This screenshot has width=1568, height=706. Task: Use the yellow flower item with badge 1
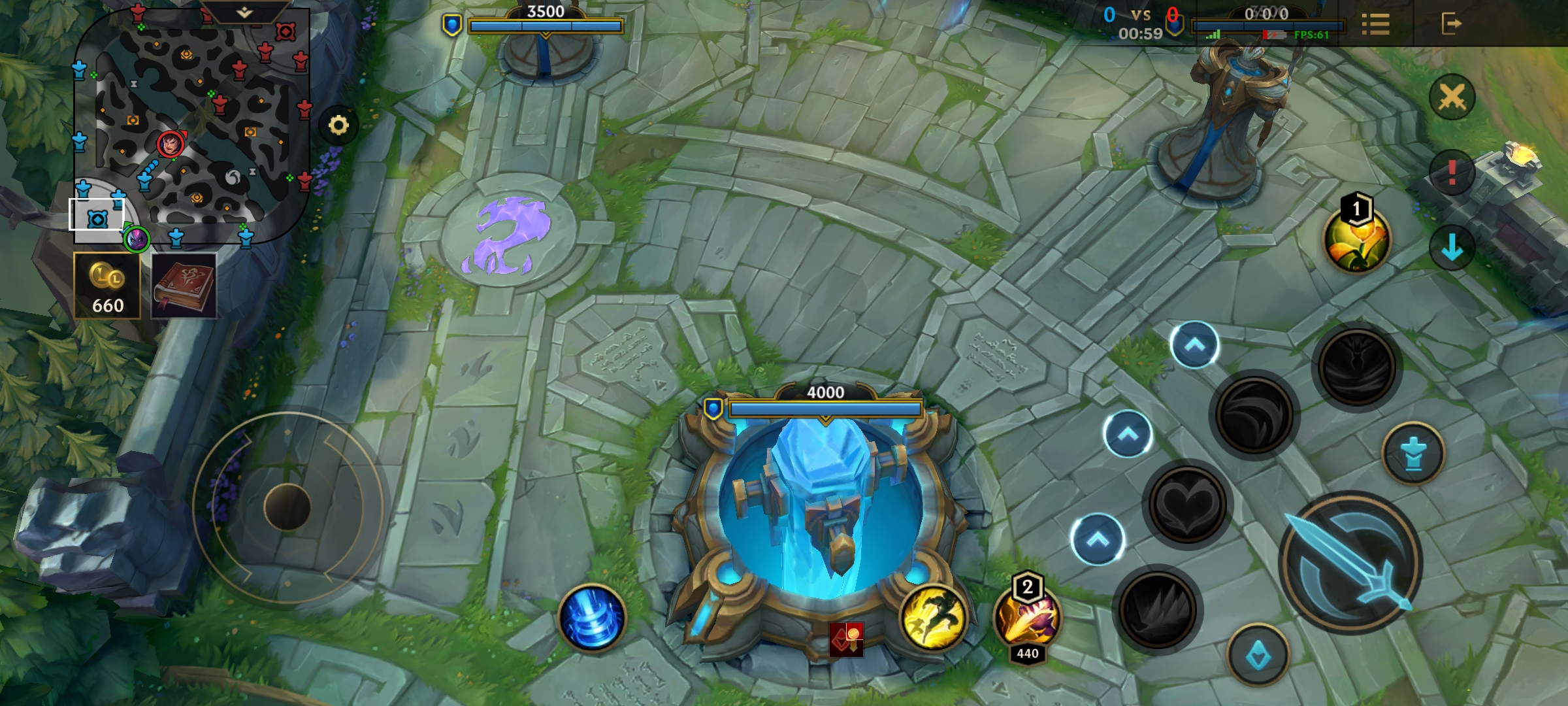tap(1357, 239)
